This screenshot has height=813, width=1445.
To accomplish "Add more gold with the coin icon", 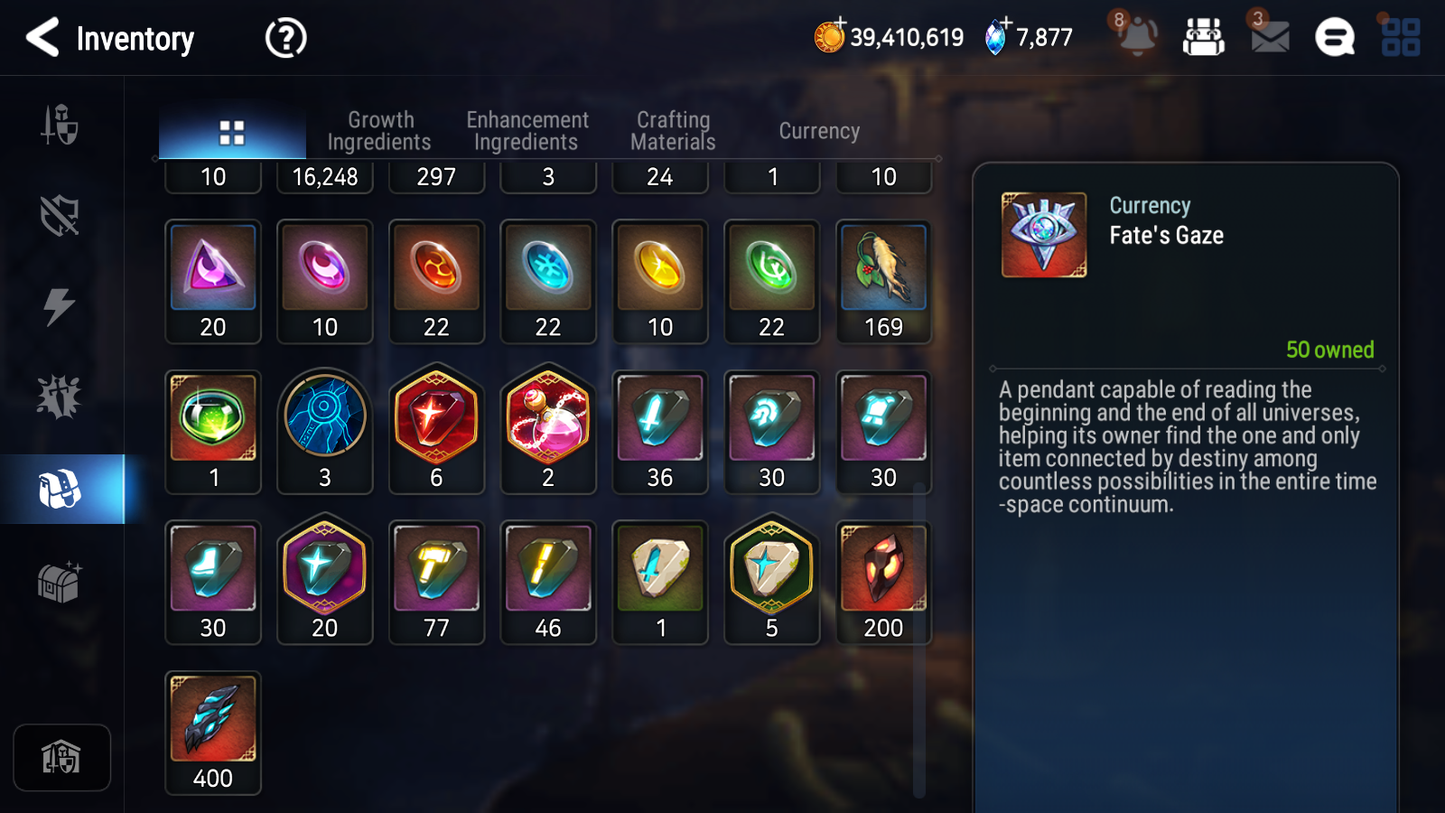I will 829,37.
